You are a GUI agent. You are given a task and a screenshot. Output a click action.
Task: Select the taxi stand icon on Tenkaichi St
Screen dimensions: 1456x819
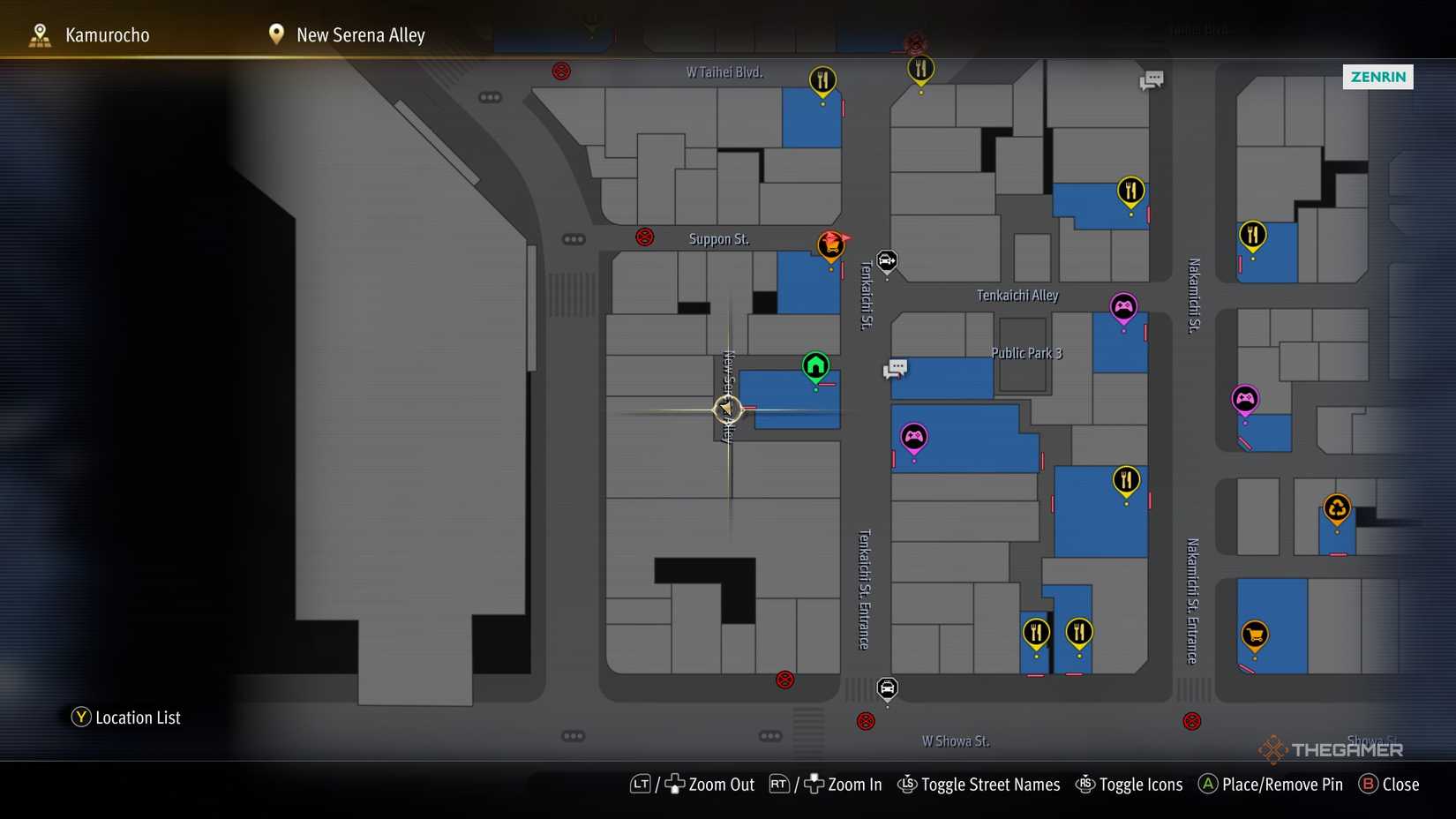click(886, 261)
